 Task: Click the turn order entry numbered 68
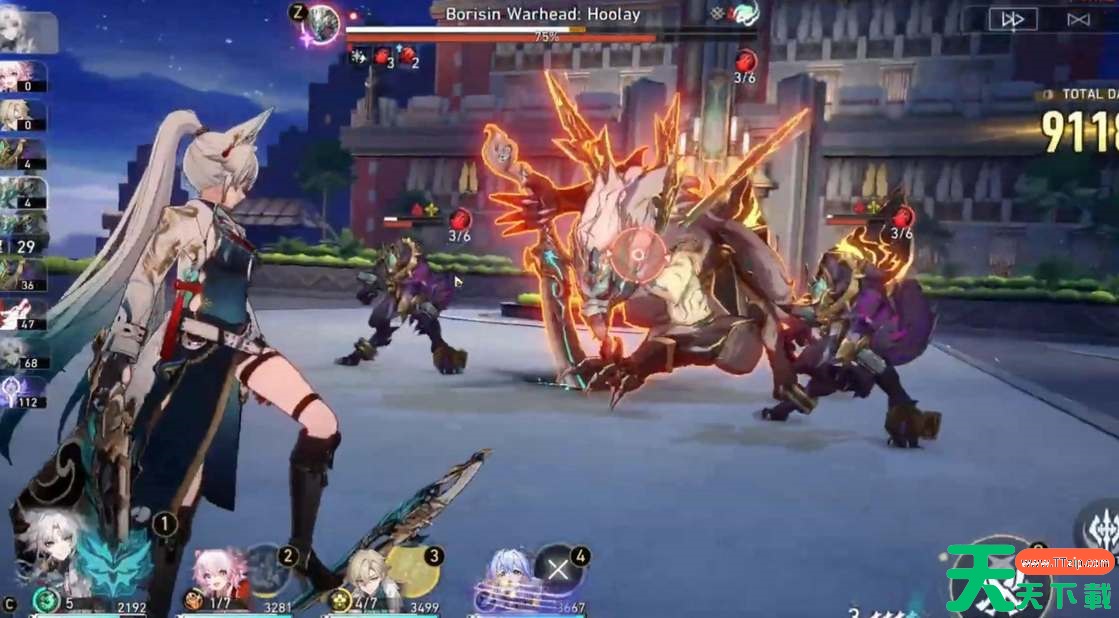pos(22,352)
